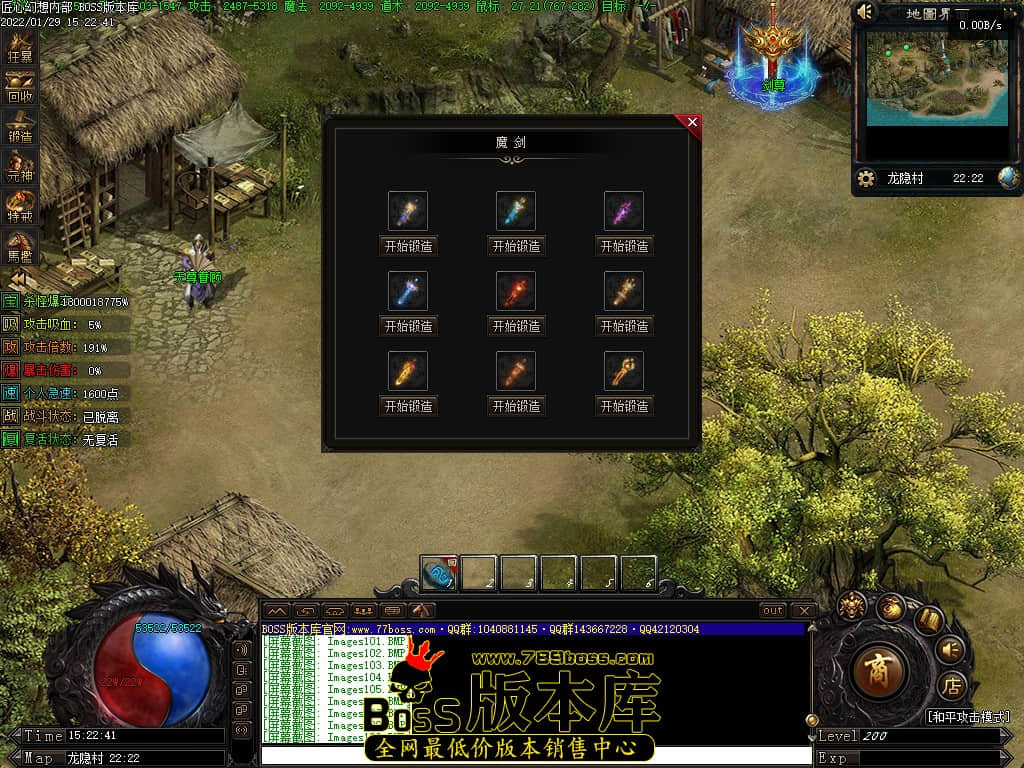Image resolution: width=1024 pixels, height=768 pixels.
Task: Toggle sound with minimap speaker icon
Action: coord(866,12)
